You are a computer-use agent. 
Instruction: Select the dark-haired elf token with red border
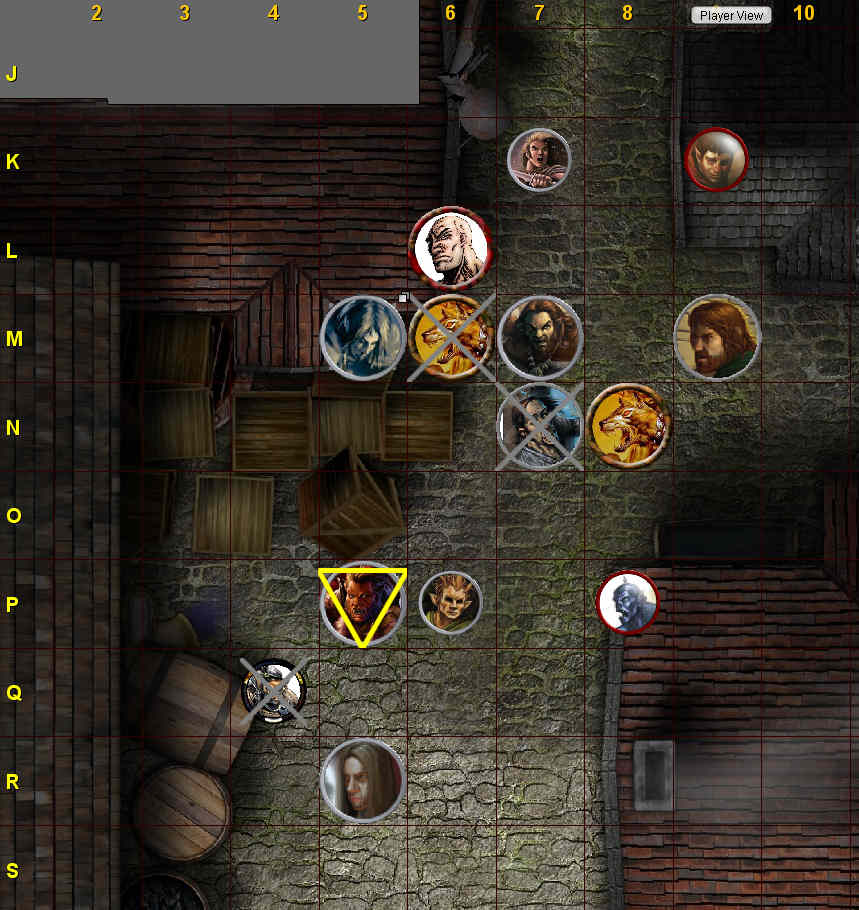pyautogui.click(x=716, y=159)
